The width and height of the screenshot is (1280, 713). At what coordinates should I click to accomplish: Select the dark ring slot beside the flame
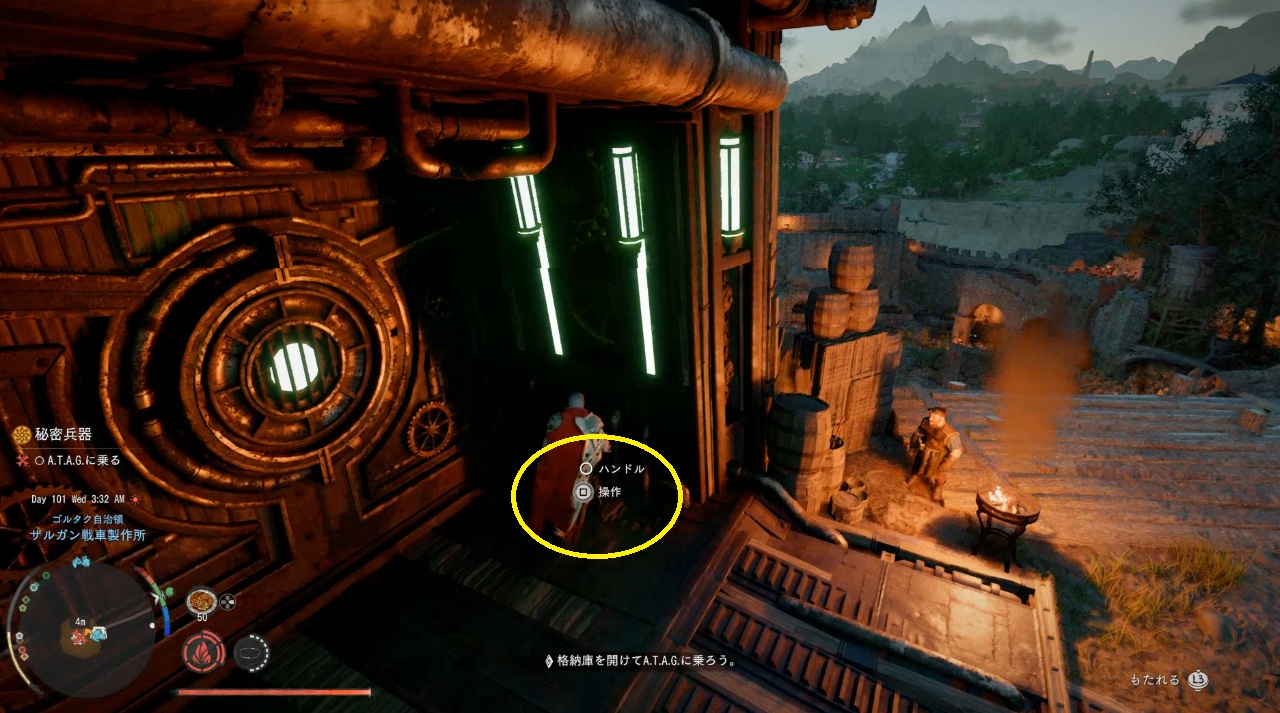point(251,652)
